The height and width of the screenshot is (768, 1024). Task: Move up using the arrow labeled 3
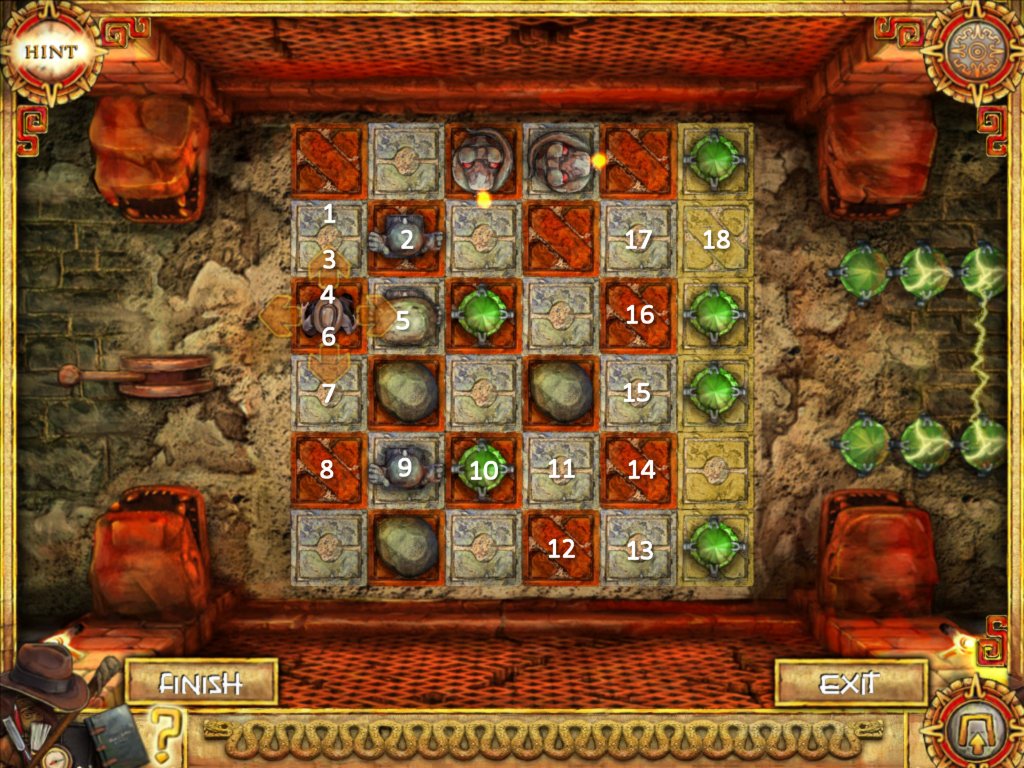point(328,264)
